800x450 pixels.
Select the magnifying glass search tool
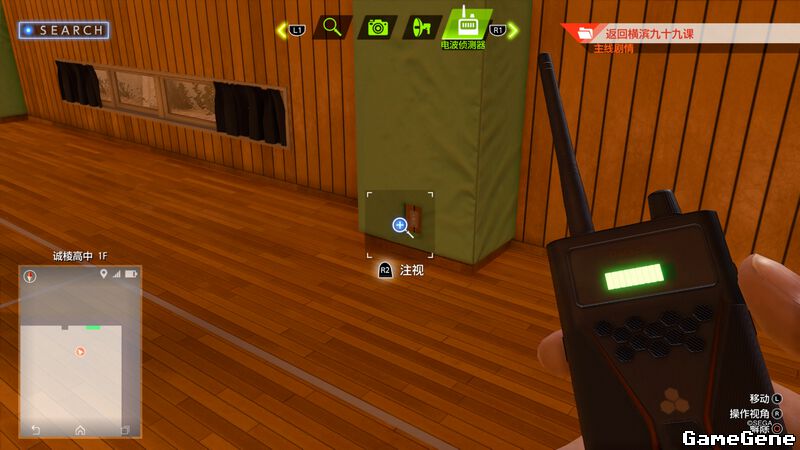[x=332, y=27]
